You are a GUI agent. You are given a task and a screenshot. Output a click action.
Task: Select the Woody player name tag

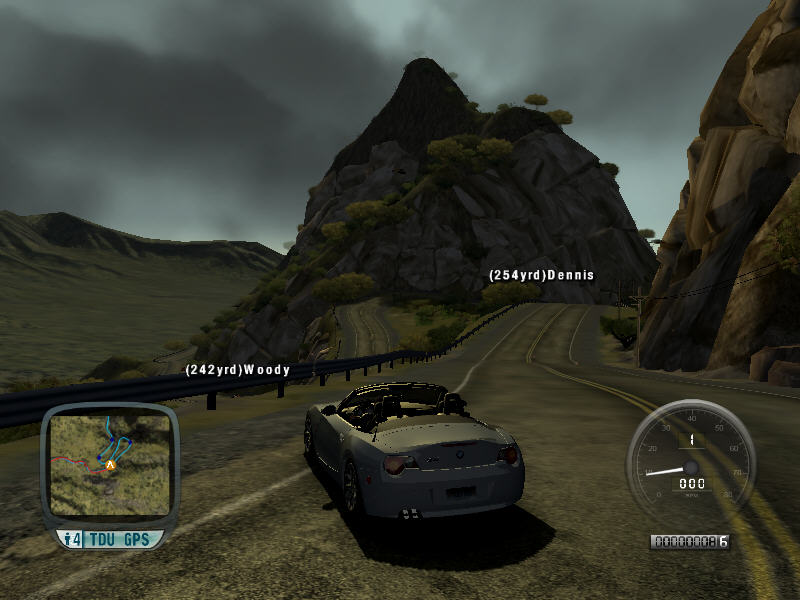click(x=237, y=370)
